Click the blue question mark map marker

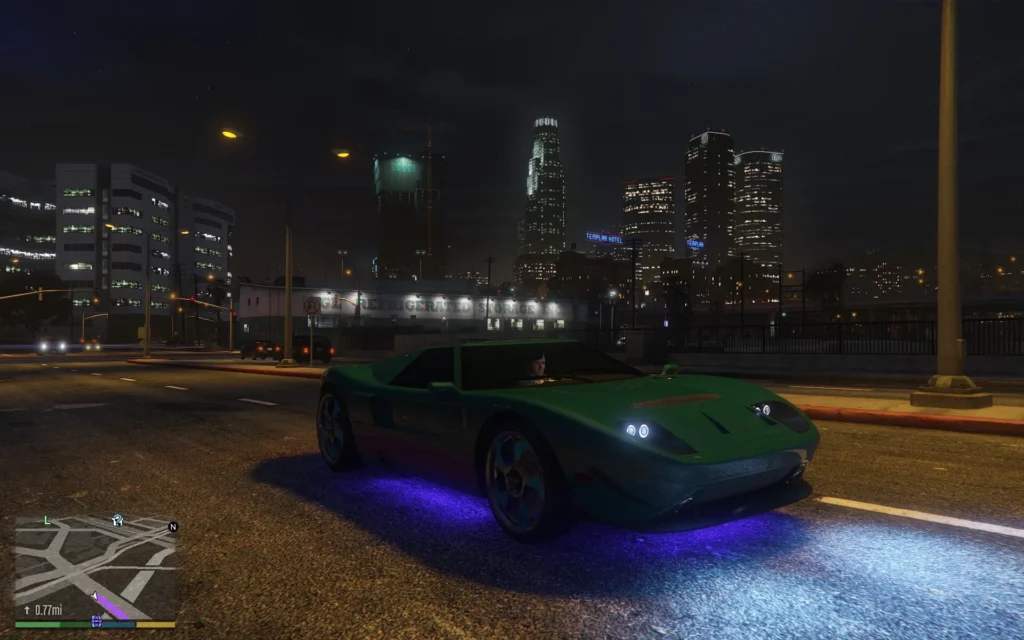118,520
